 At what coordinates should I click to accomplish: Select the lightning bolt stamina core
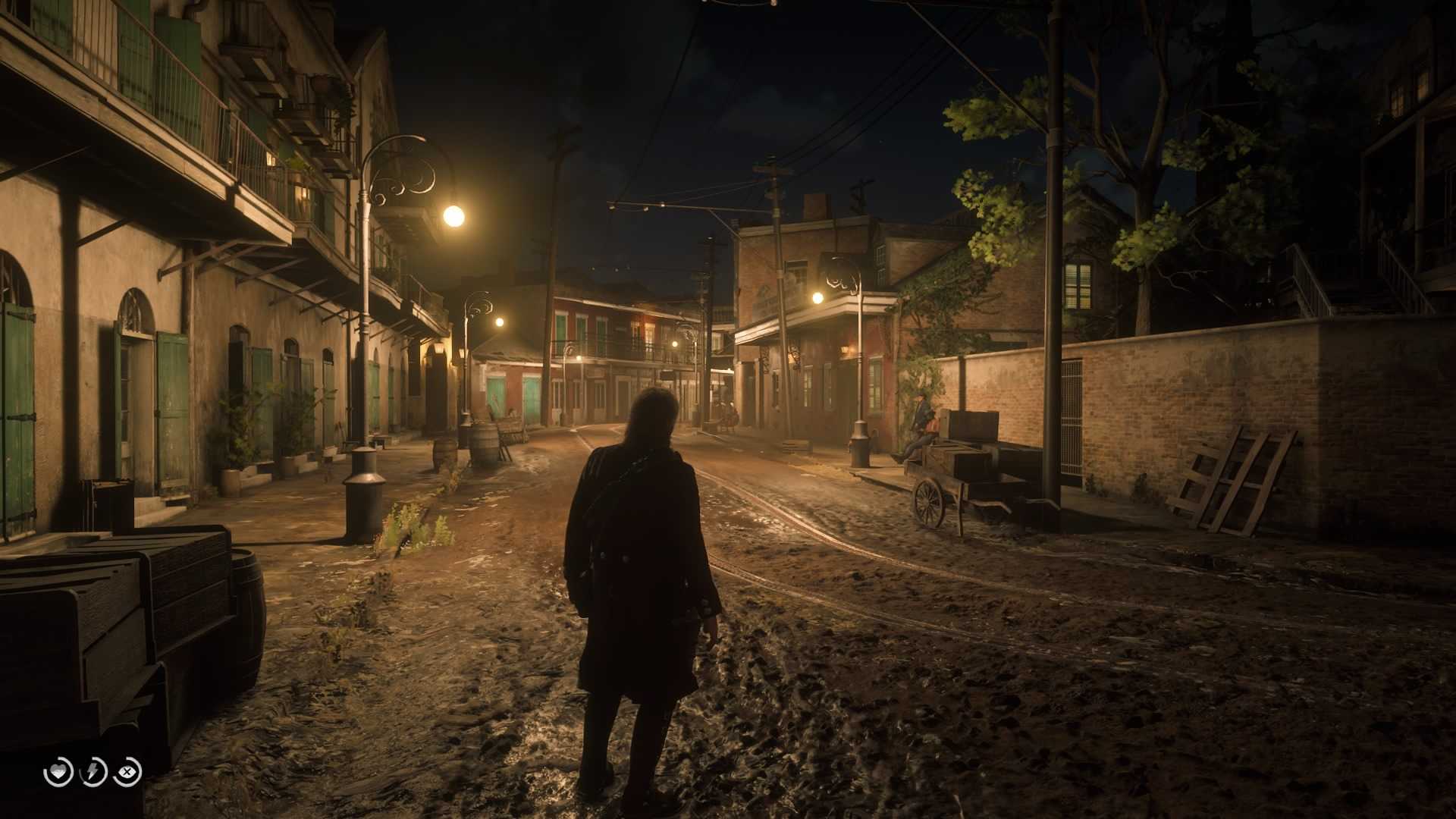coord(93,772)
